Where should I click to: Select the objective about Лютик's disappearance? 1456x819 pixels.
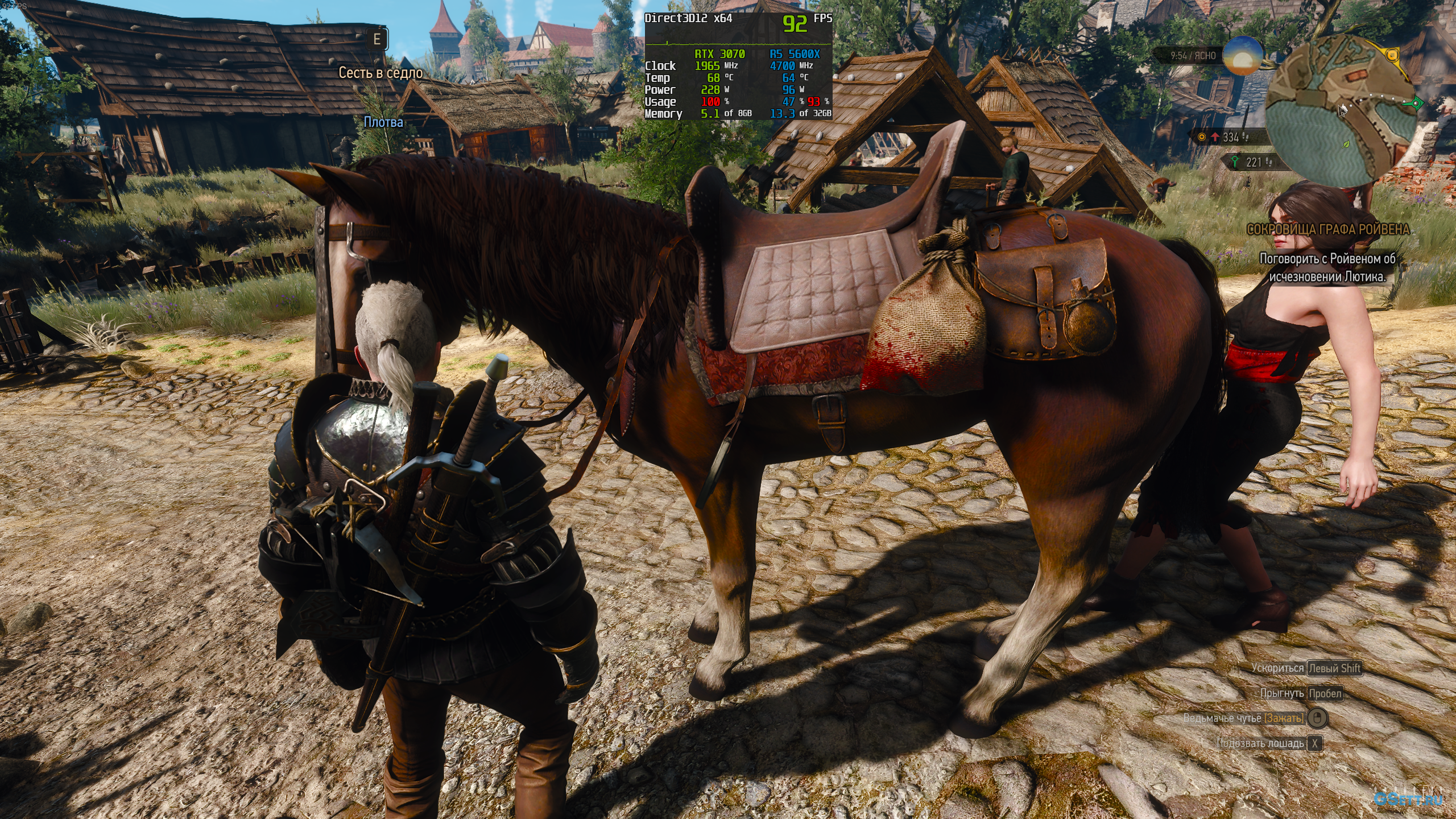pos(1327,267)
